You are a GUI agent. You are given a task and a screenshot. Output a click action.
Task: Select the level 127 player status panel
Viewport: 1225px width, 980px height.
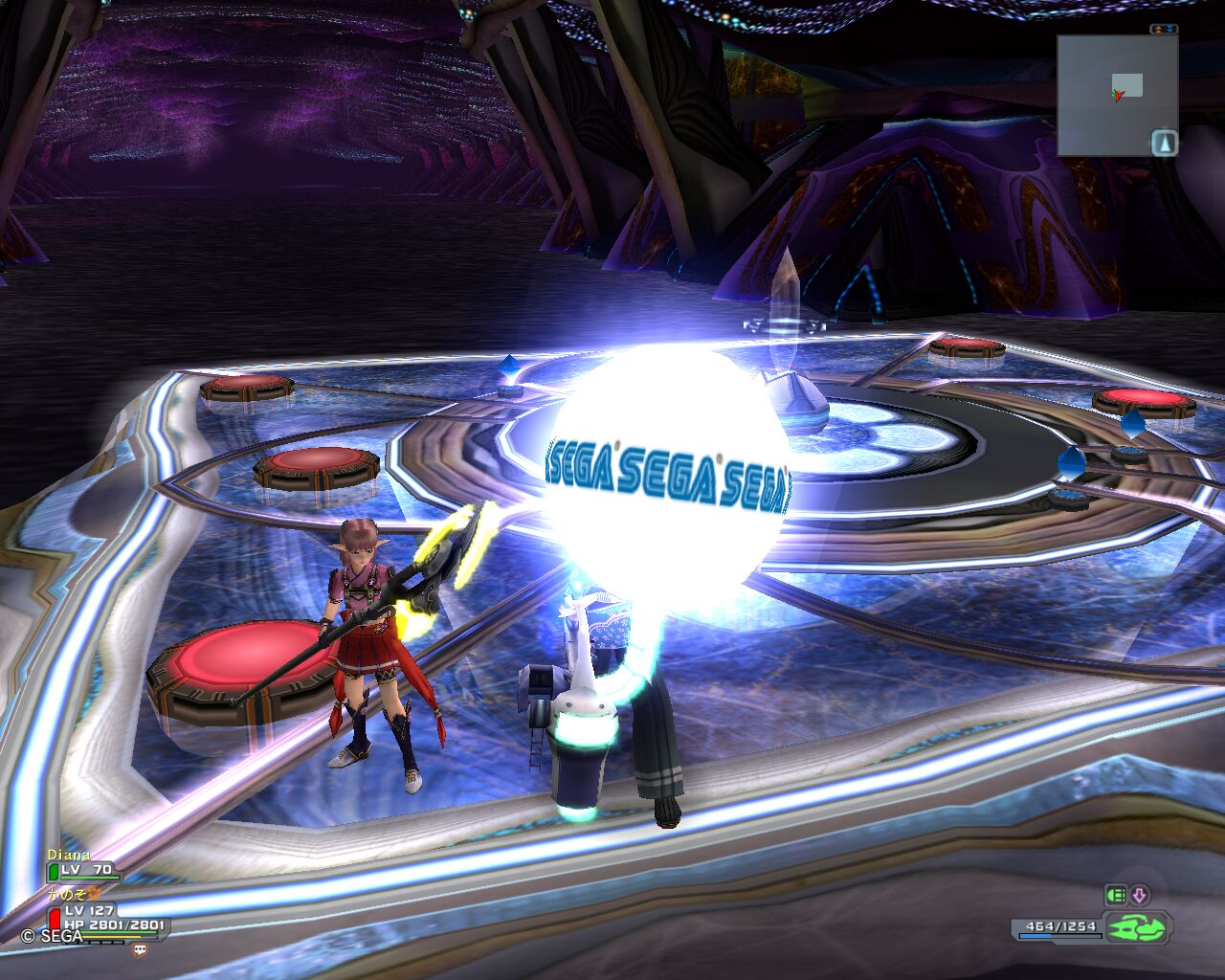105,917
